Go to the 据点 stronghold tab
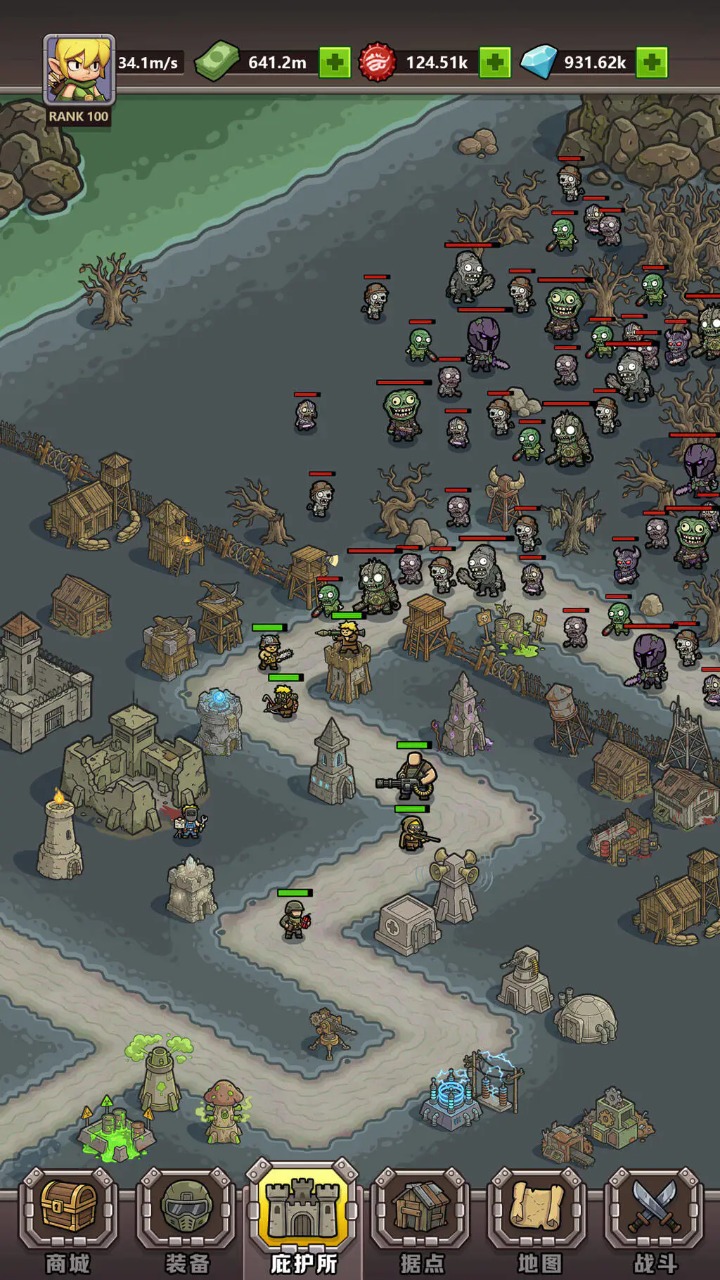 (421, 1220)
